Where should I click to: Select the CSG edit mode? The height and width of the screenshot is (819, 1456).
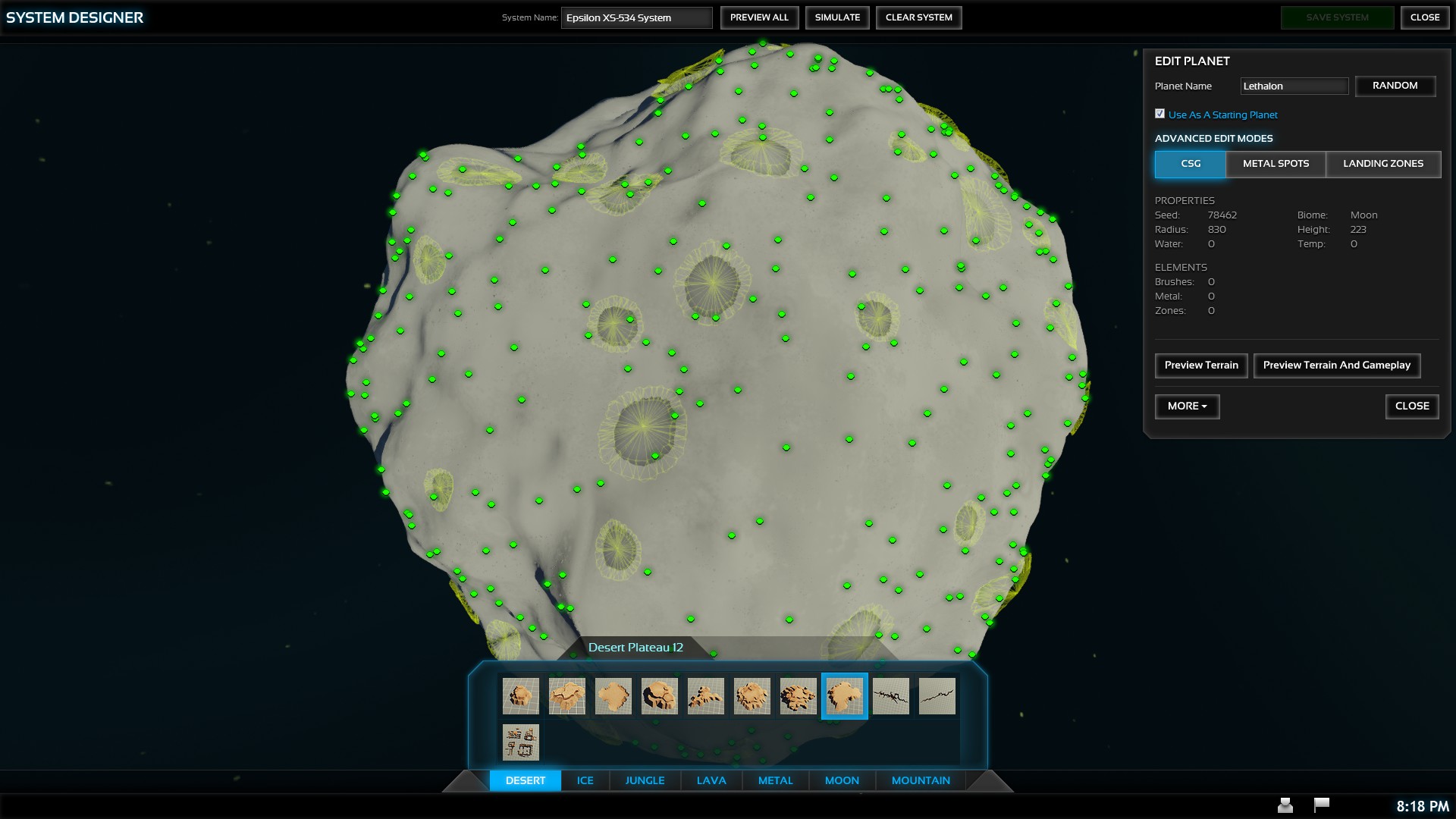click(x=1190, y=164)
